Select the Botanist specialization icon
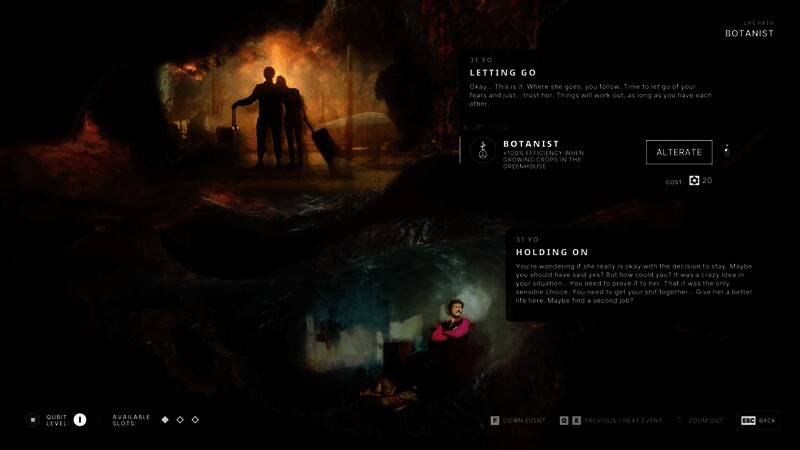Viewport: 800px width, 450px height. click(484, 150)
